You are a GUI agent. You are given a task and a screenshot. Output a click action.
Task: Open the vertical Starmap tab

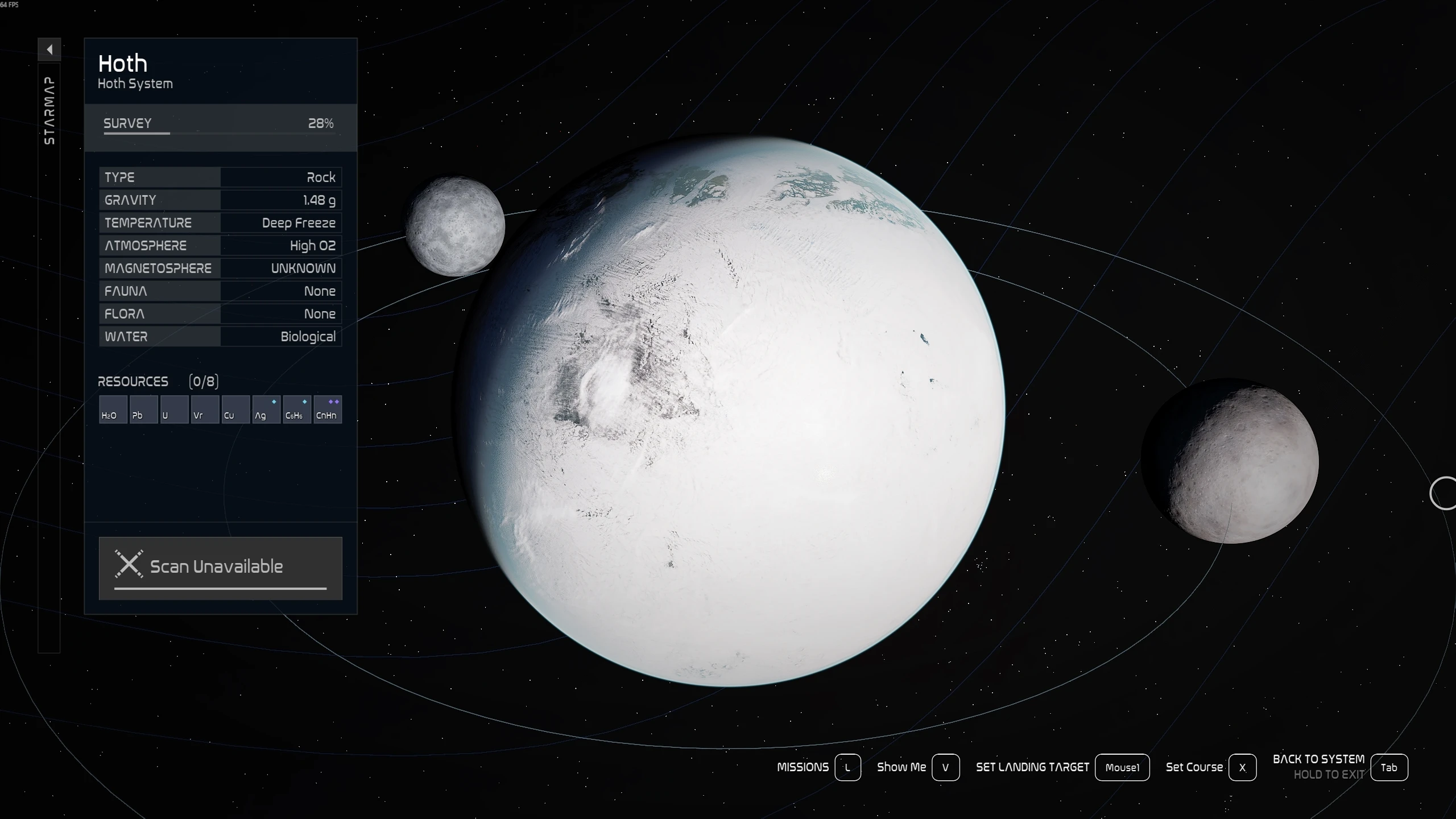49,111
